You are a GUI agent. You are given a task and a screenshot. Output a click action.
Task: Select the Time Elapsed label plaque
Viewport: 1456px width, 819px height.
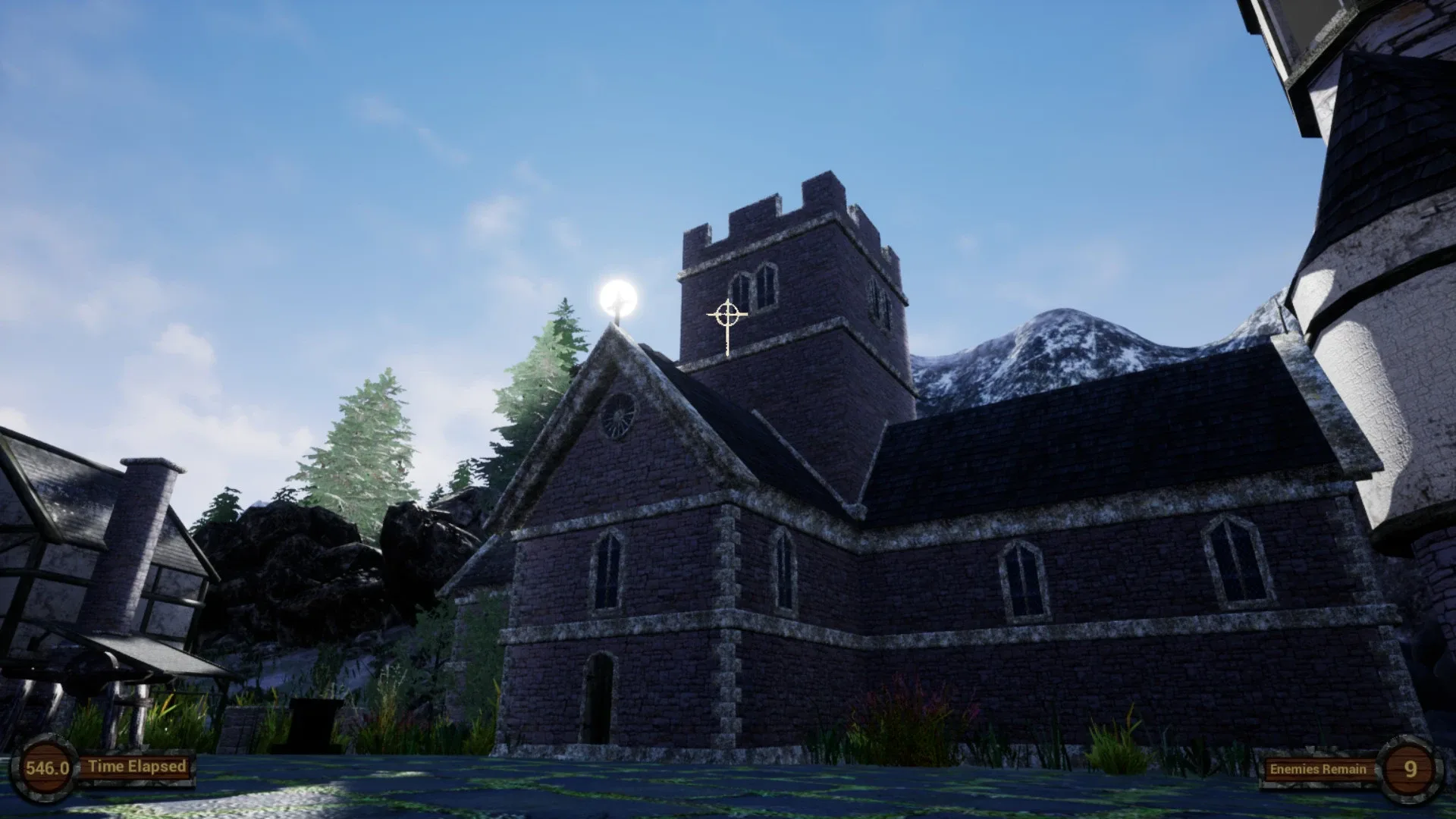tap(136, 766)
